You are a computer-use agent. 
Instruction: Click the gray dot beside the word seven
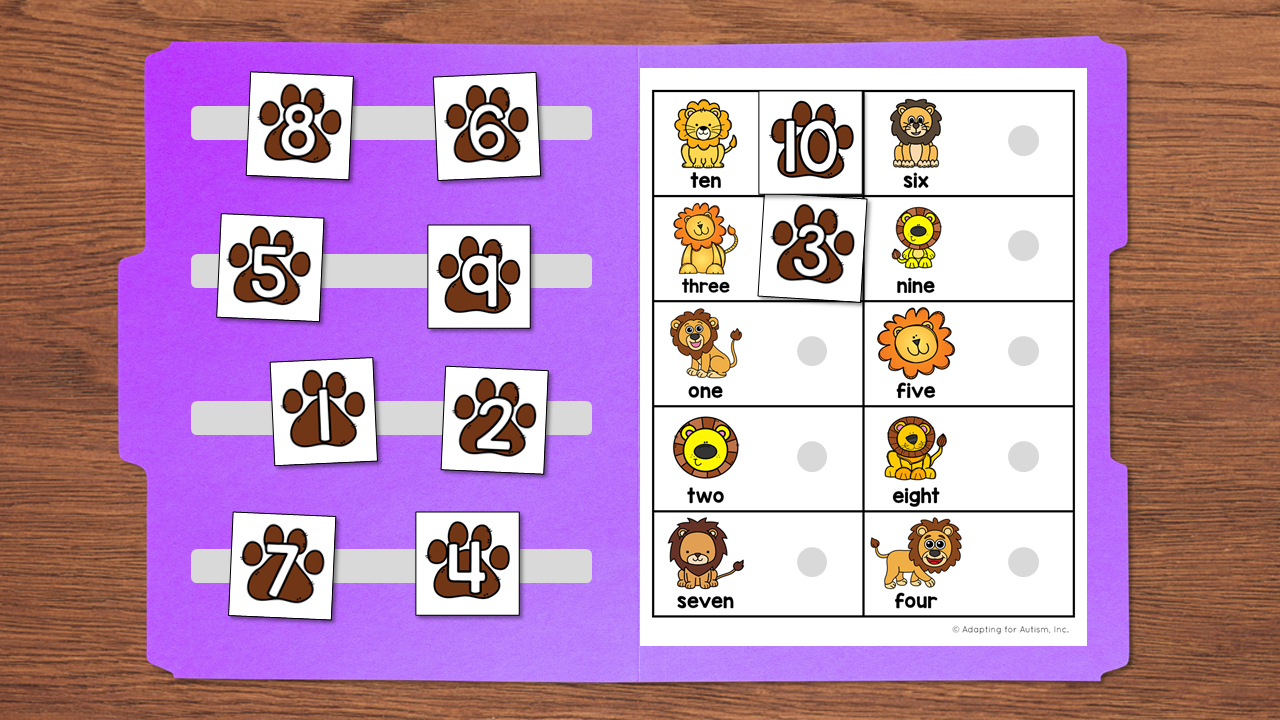(812, 562)
